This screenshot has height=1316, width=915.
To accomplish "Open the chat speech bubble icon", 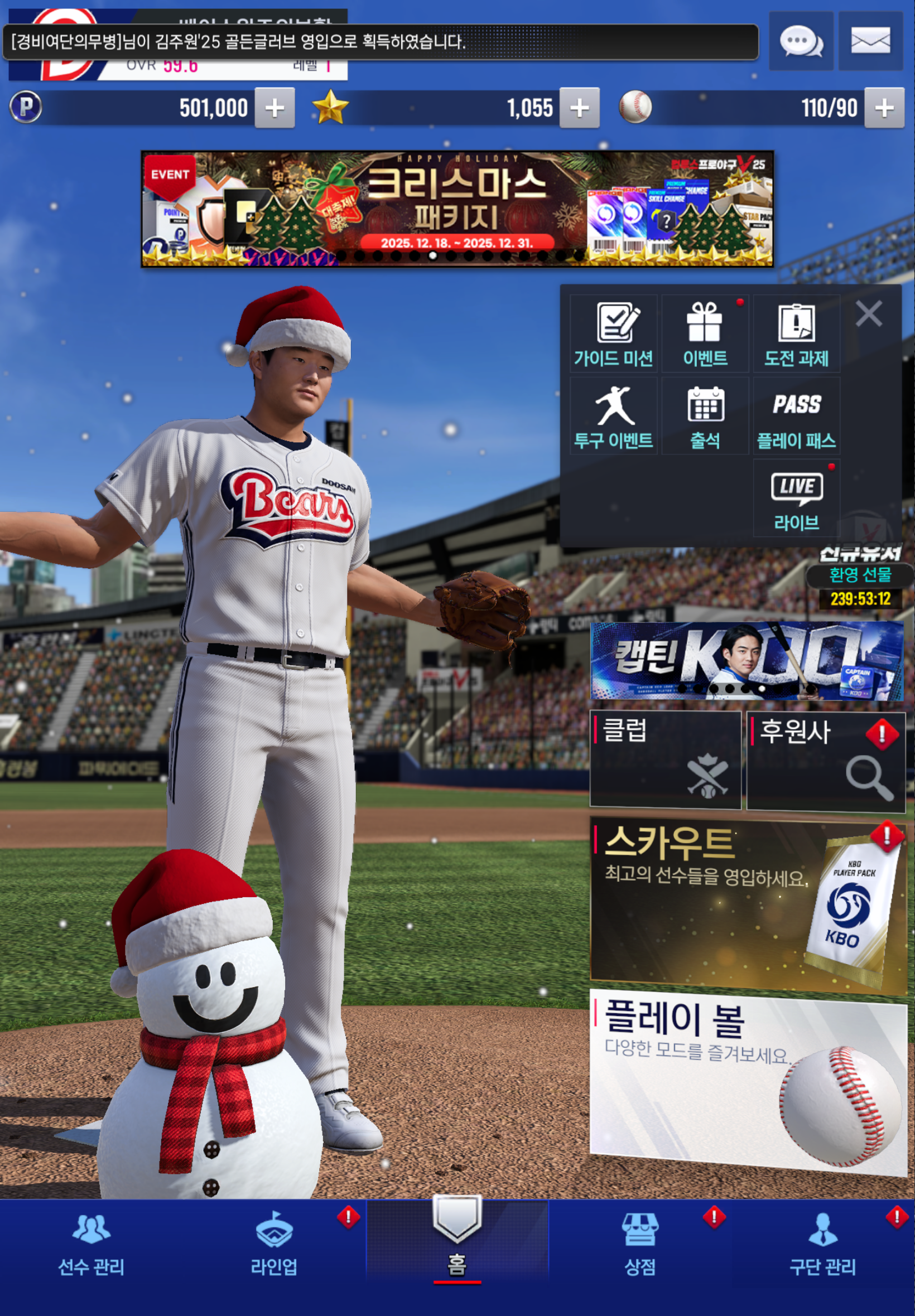I will (x=800, y=41).
